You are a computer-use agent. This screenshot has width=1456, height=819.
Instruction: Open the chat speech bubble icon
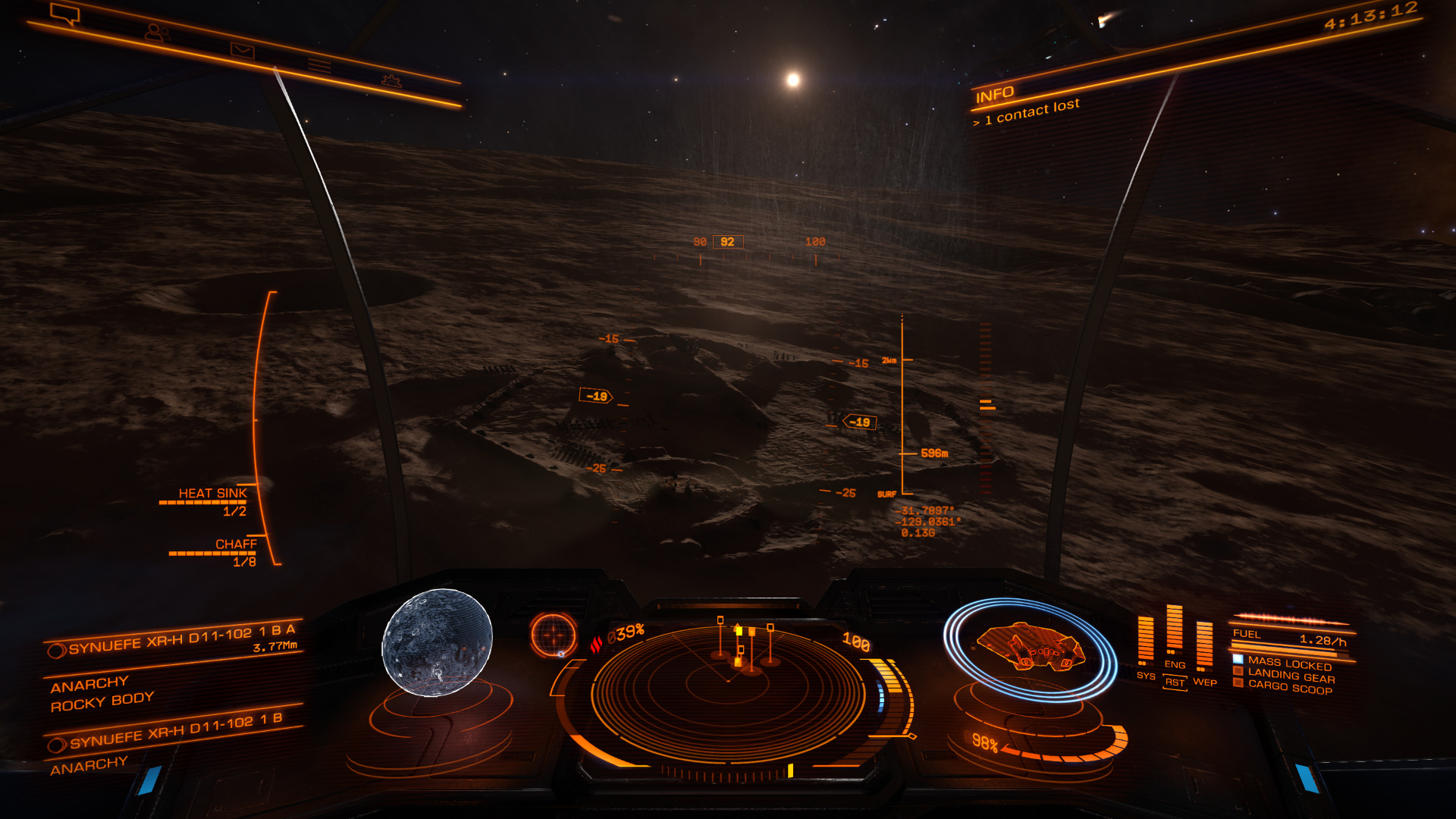click(64, 14)
